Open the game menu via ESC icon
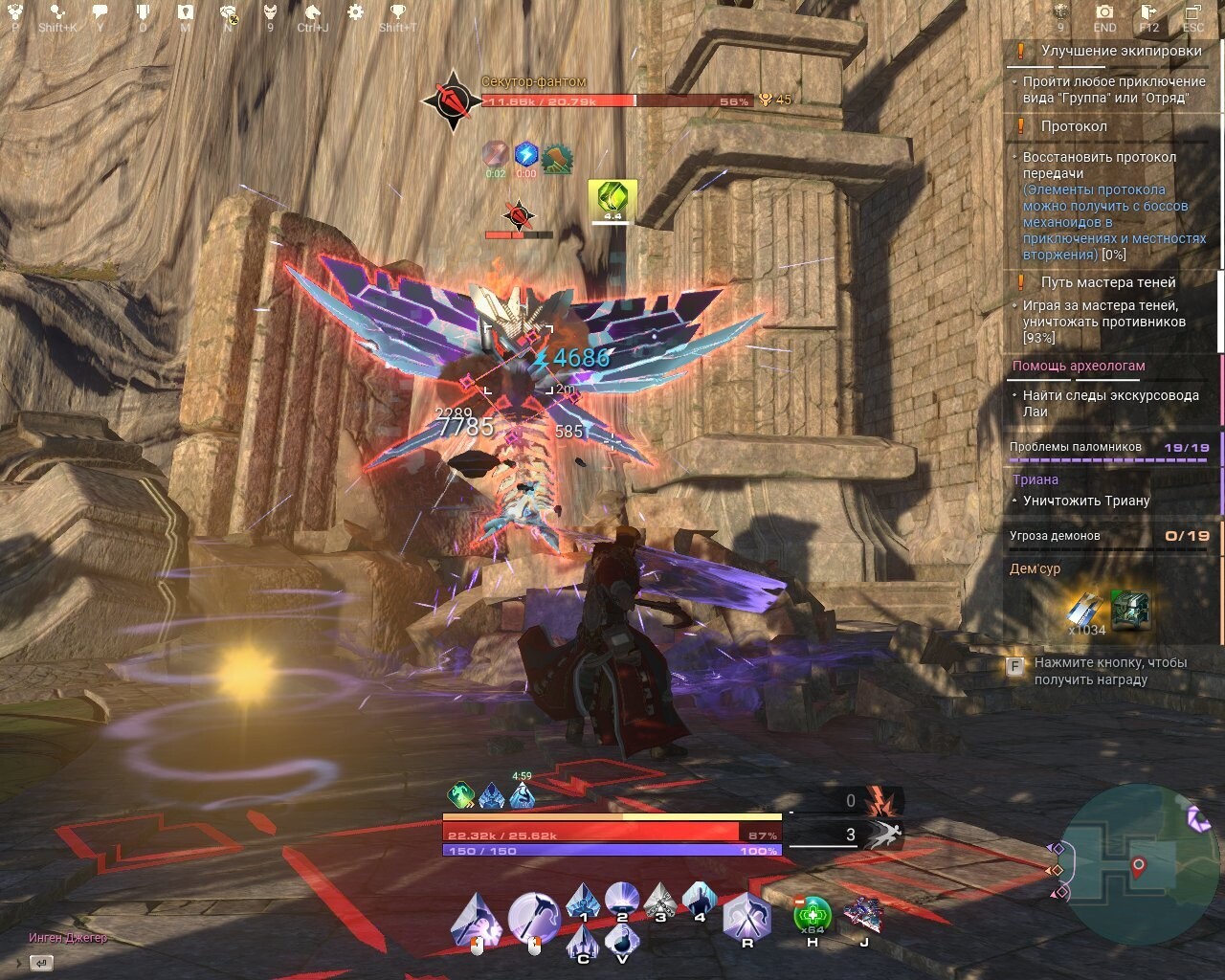The width and height of the screenshot is (1225, 980). coord(1192,13)
